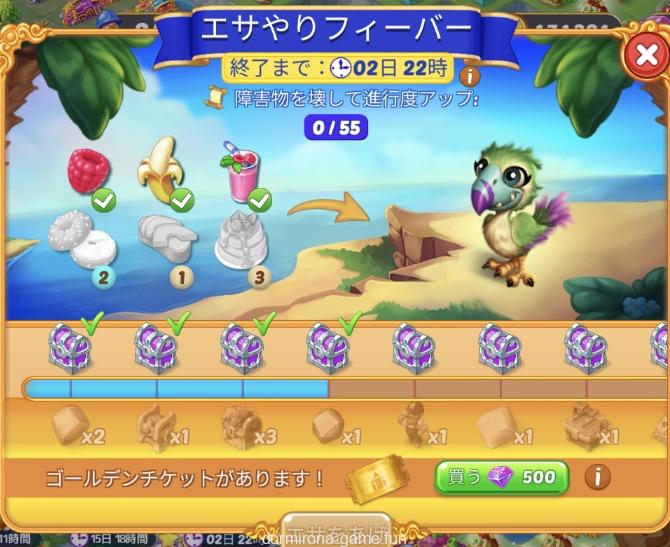
Task: Select the pink smoothie drink item
Action: click(241, 173)
